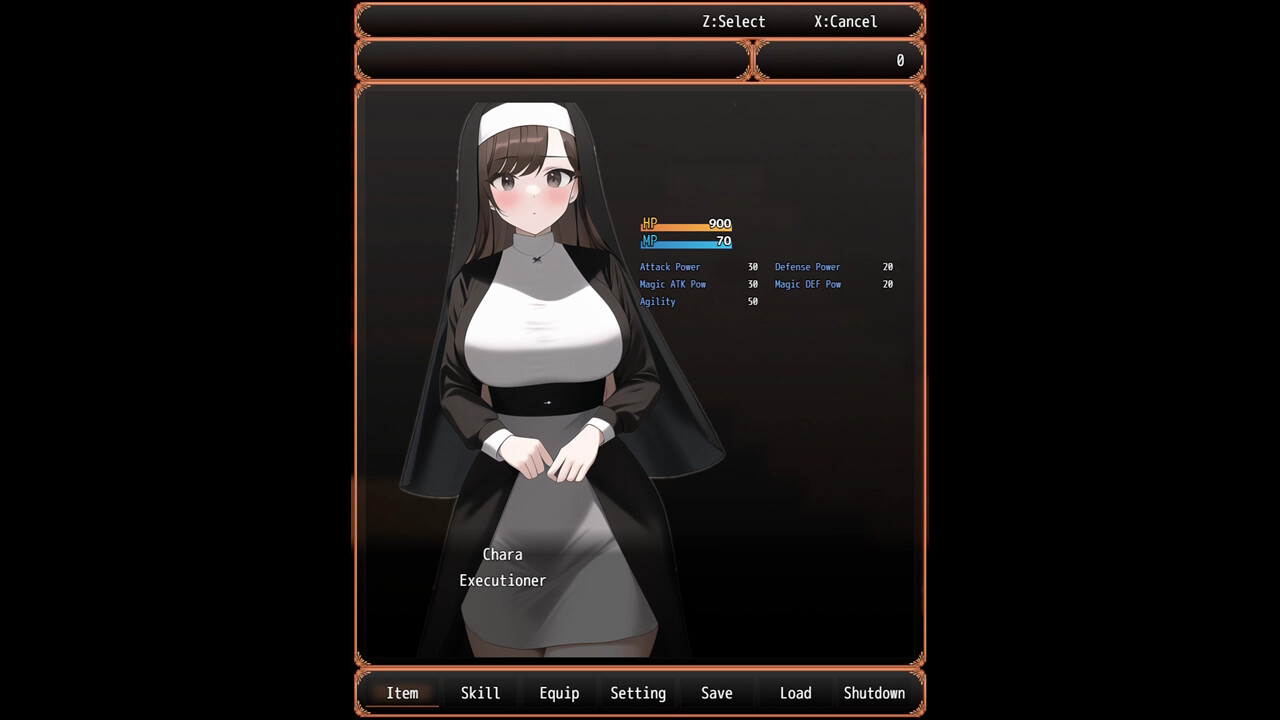The height and width of the screenshot is (720, 1280).
Task: Open the Skill menu
Action: click(480, 692)
